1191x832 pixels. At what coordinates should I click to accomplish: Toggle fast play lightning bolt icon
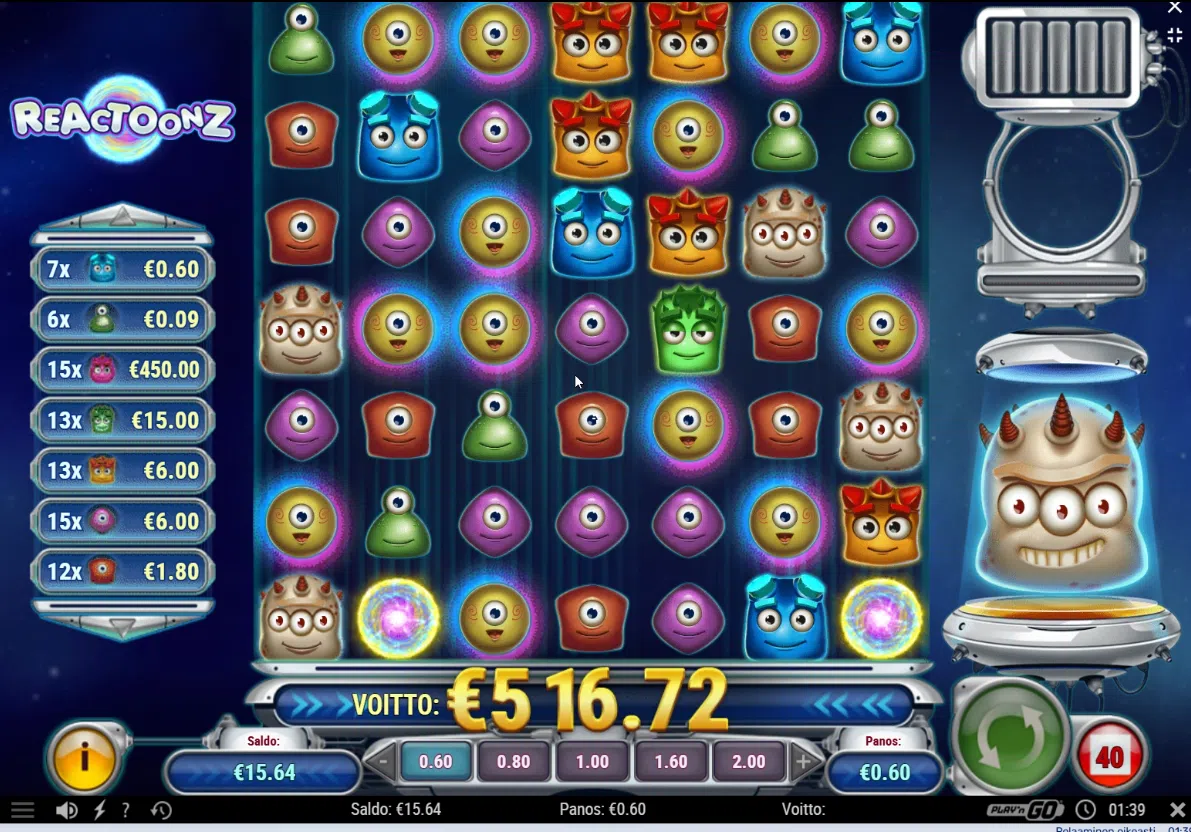(x=99, y=810)
